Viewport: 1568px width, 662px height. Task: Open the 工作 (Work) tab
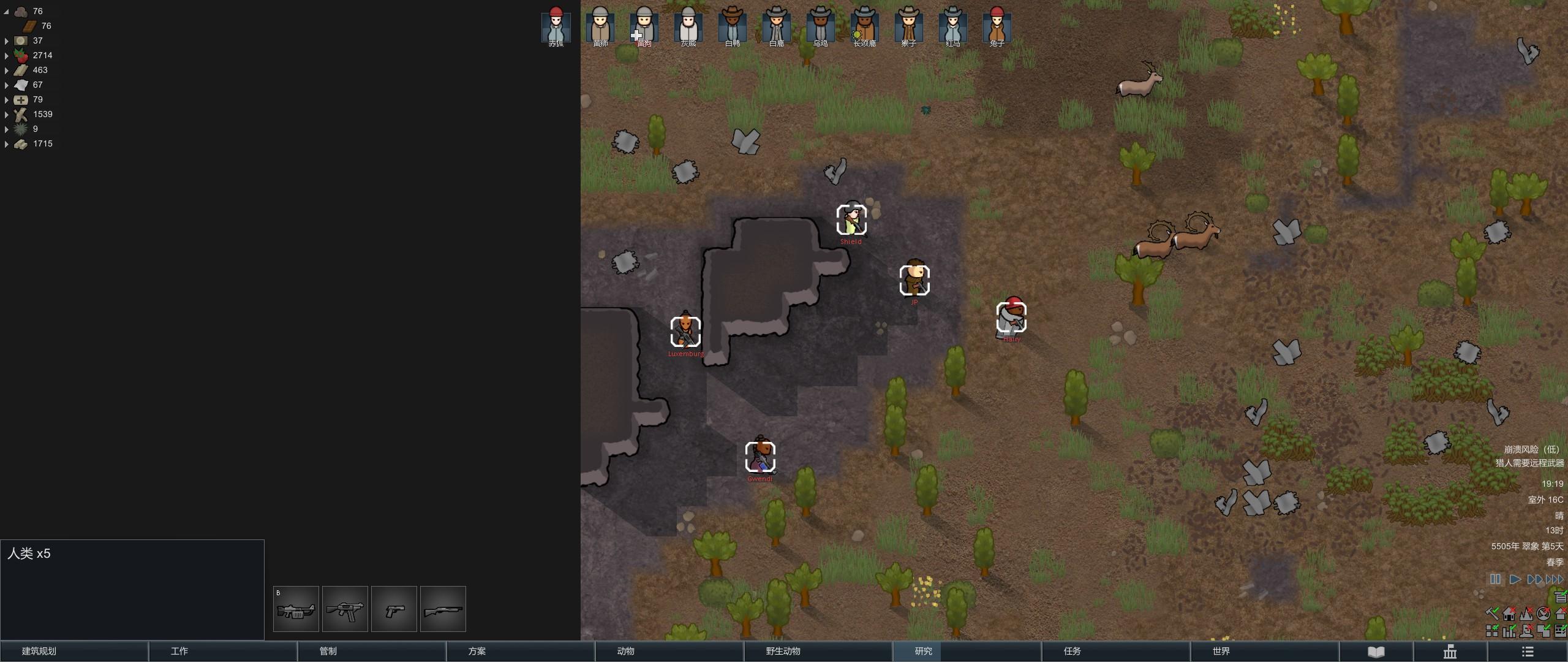pos(222,651)
